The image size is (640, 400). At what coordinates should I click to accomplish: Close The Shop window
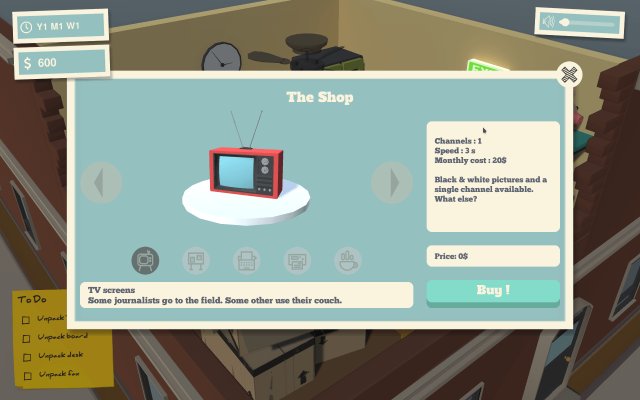click(x=569, y=75)
